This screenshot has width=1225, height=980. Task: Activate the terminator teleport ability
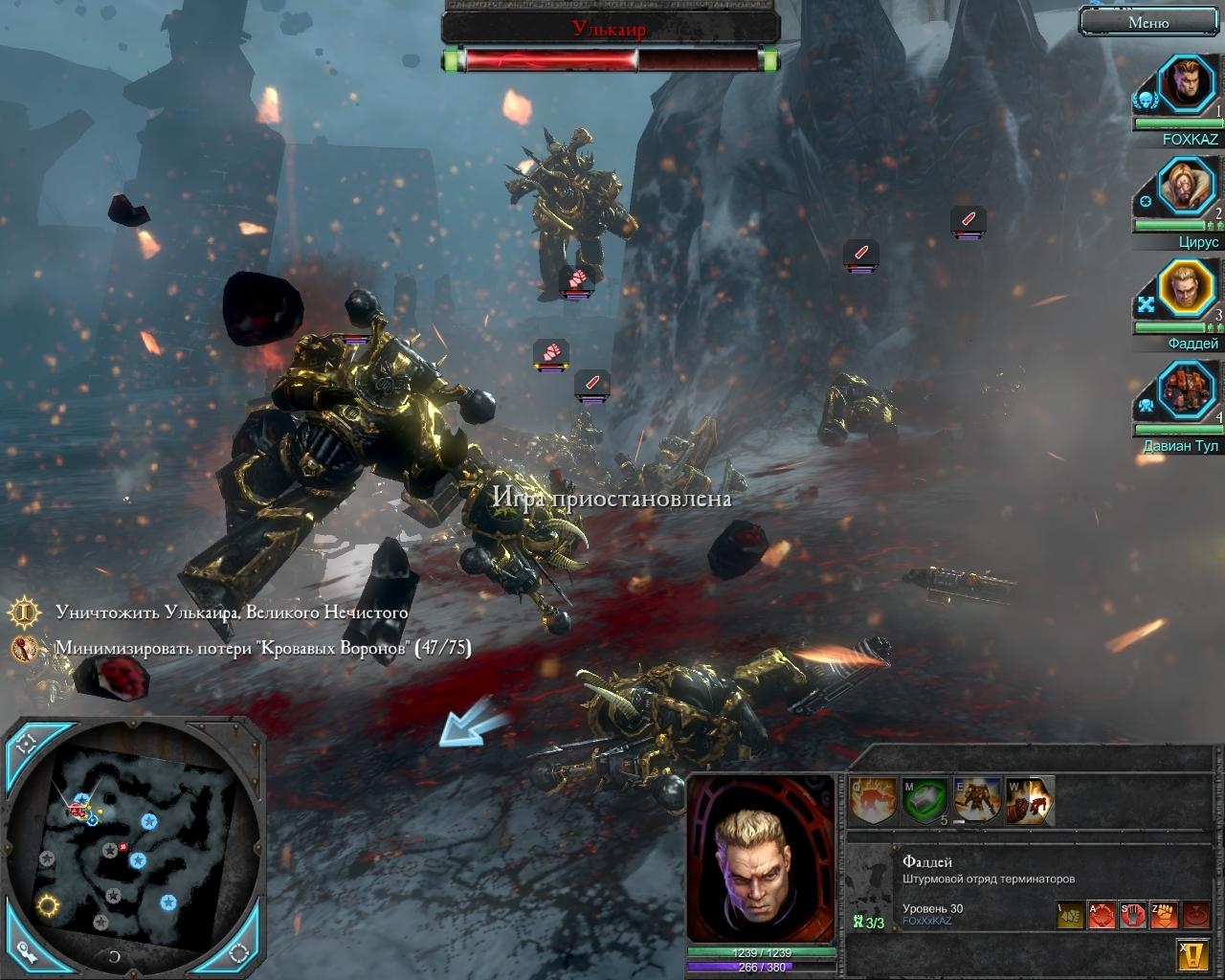coord(977,800)
